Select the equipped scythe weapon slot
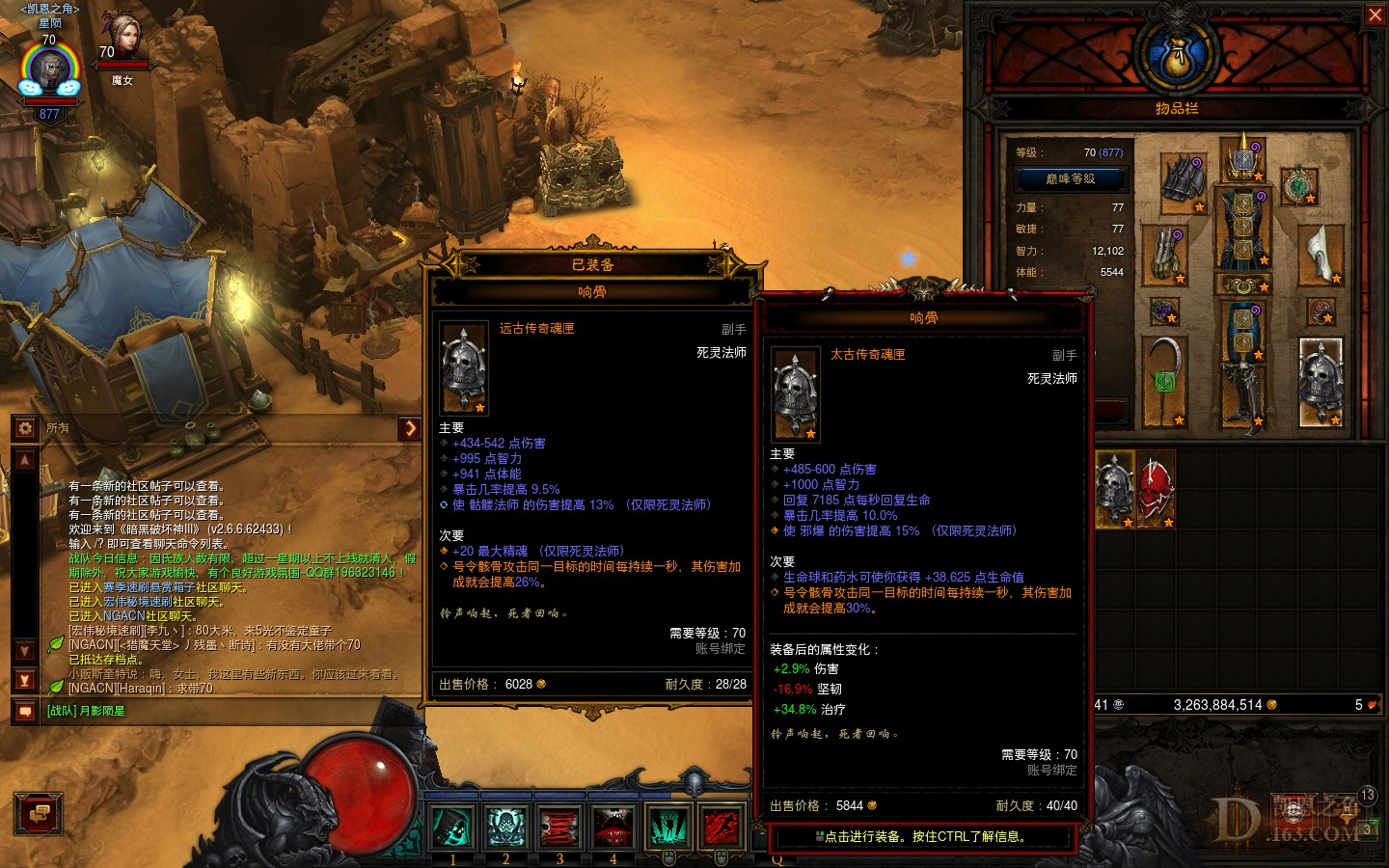 click(x=1163, y=376)
